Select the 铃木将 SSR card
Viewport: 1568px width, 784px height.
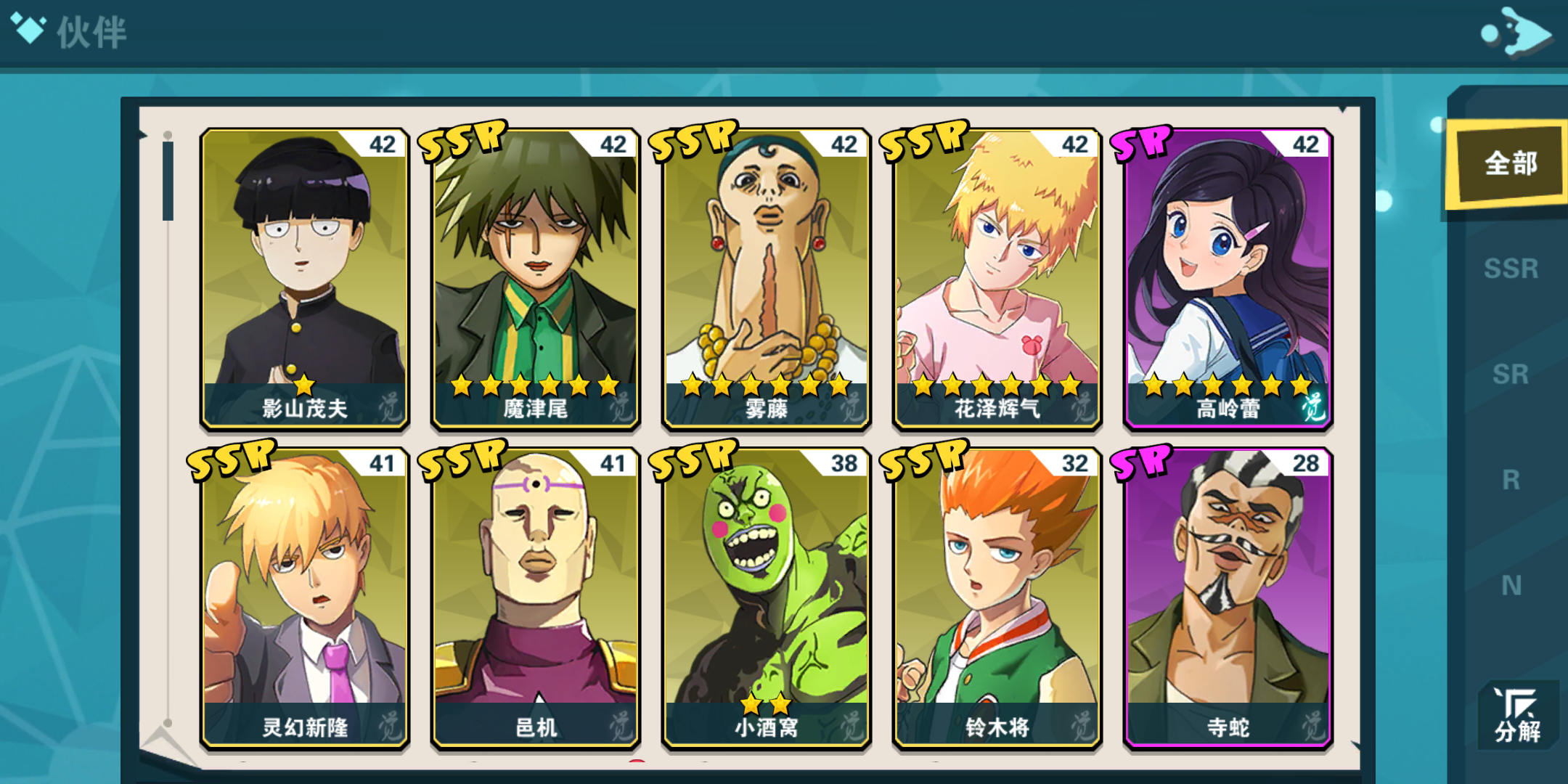point(997,599)
